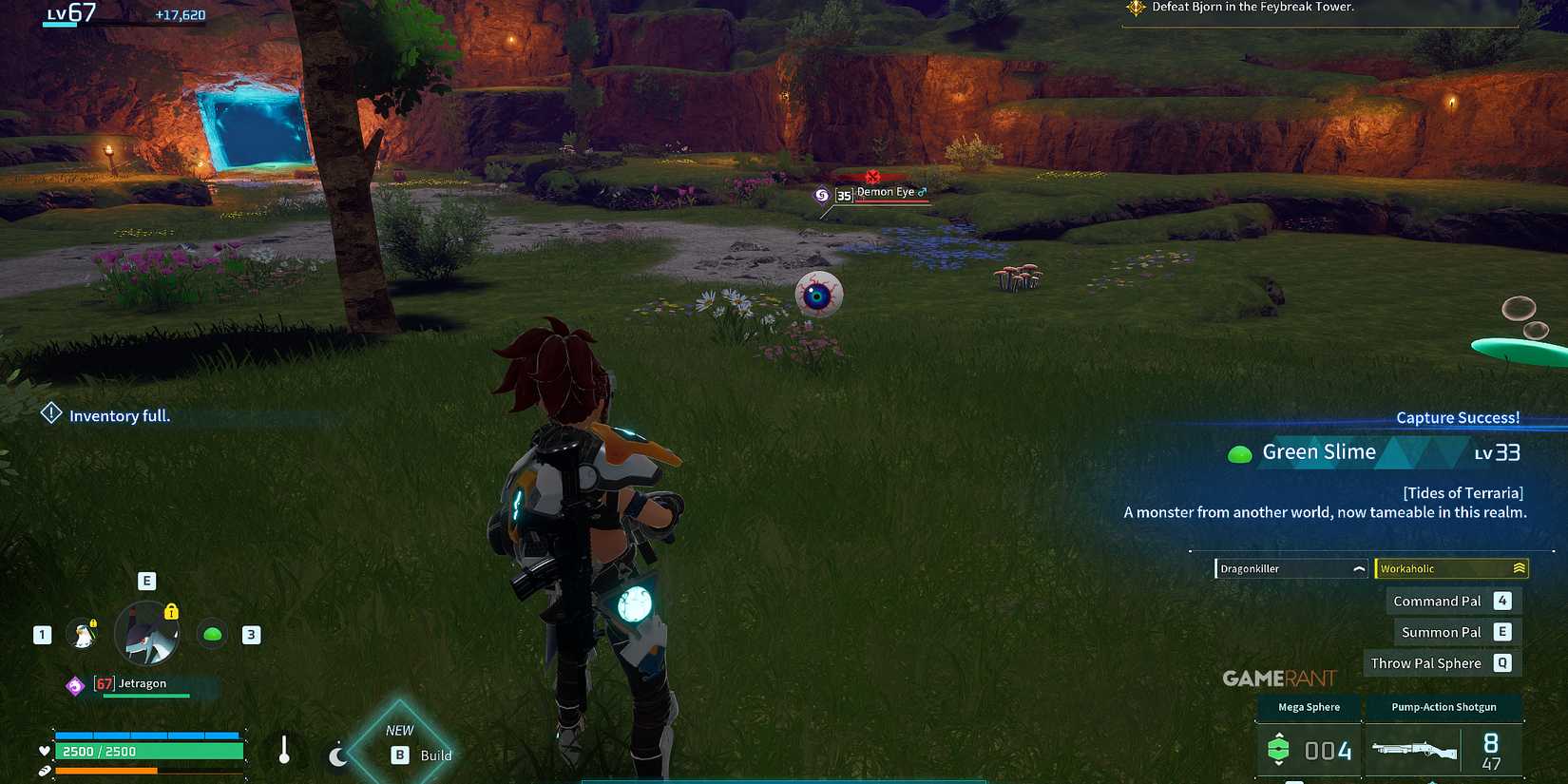
Task: Select the Mega Sphere slot header
Action: click(x=1309, y=707)
